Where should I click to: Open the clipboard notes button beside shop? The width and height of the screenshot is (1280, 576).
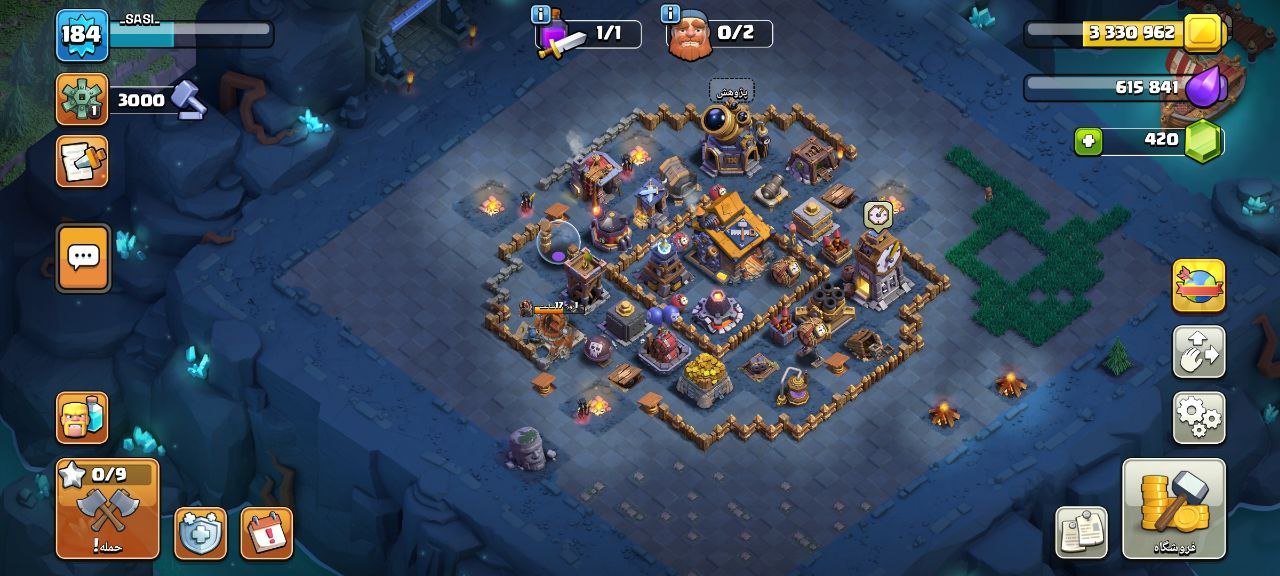tap(1081, 532)
